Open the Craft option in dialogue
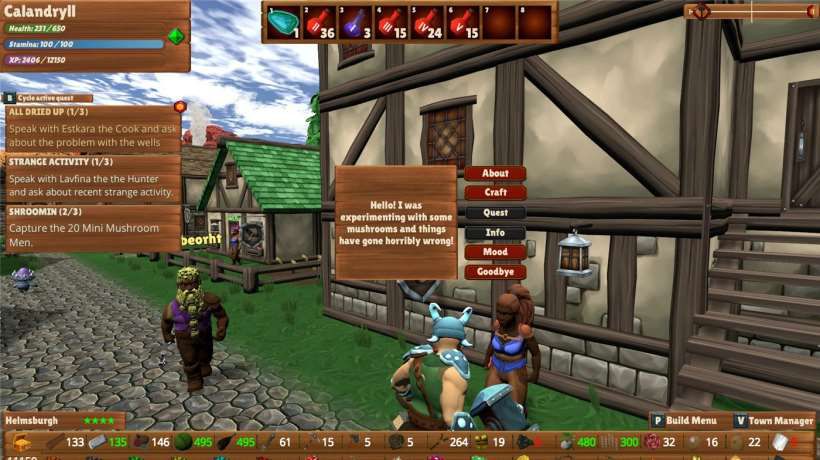Image resolution: width=820 pixels, height=460 pixels. coord(495,192)
